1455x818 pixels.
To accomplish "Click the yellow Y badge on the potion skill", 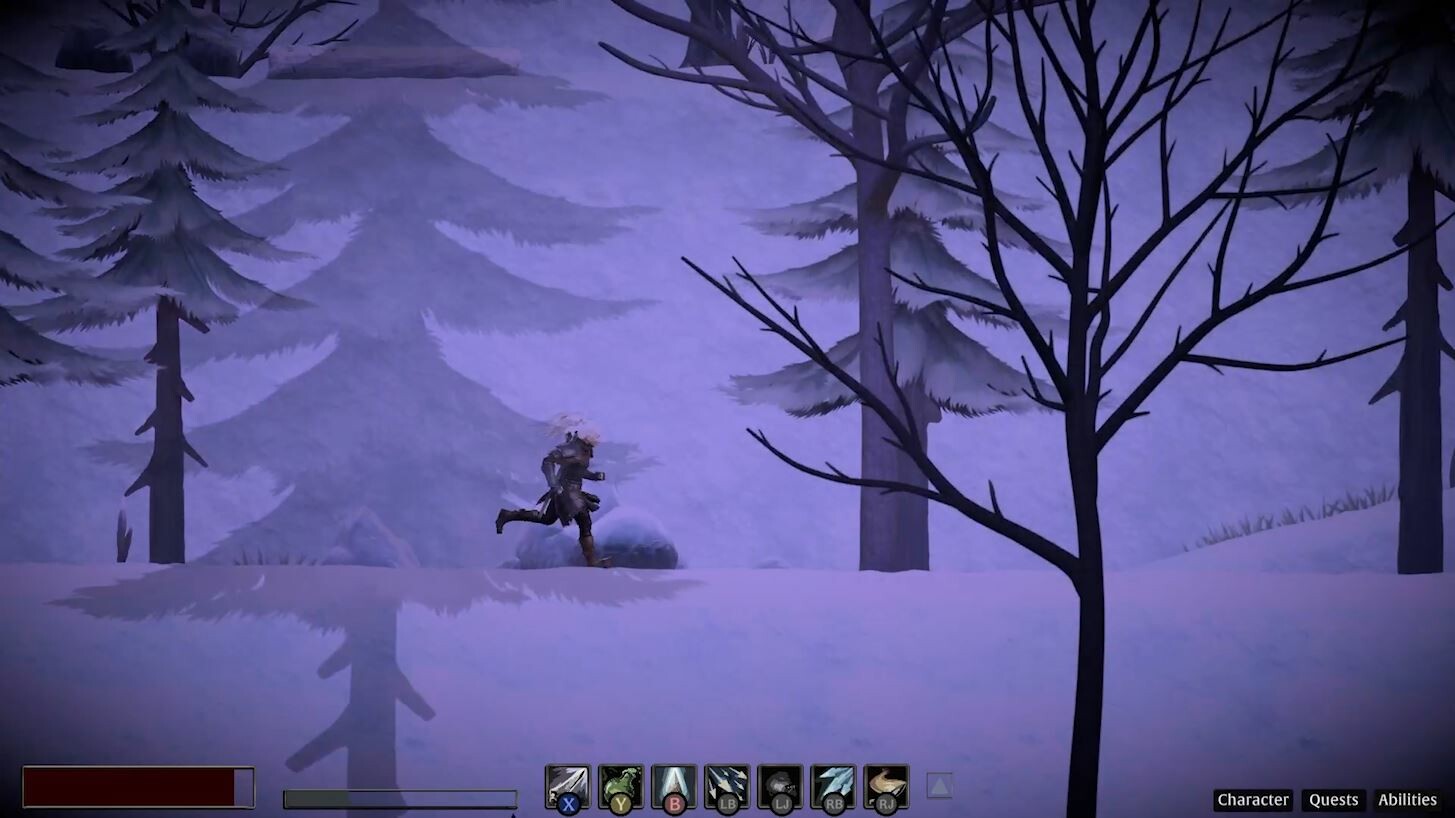I will point(622,803).
